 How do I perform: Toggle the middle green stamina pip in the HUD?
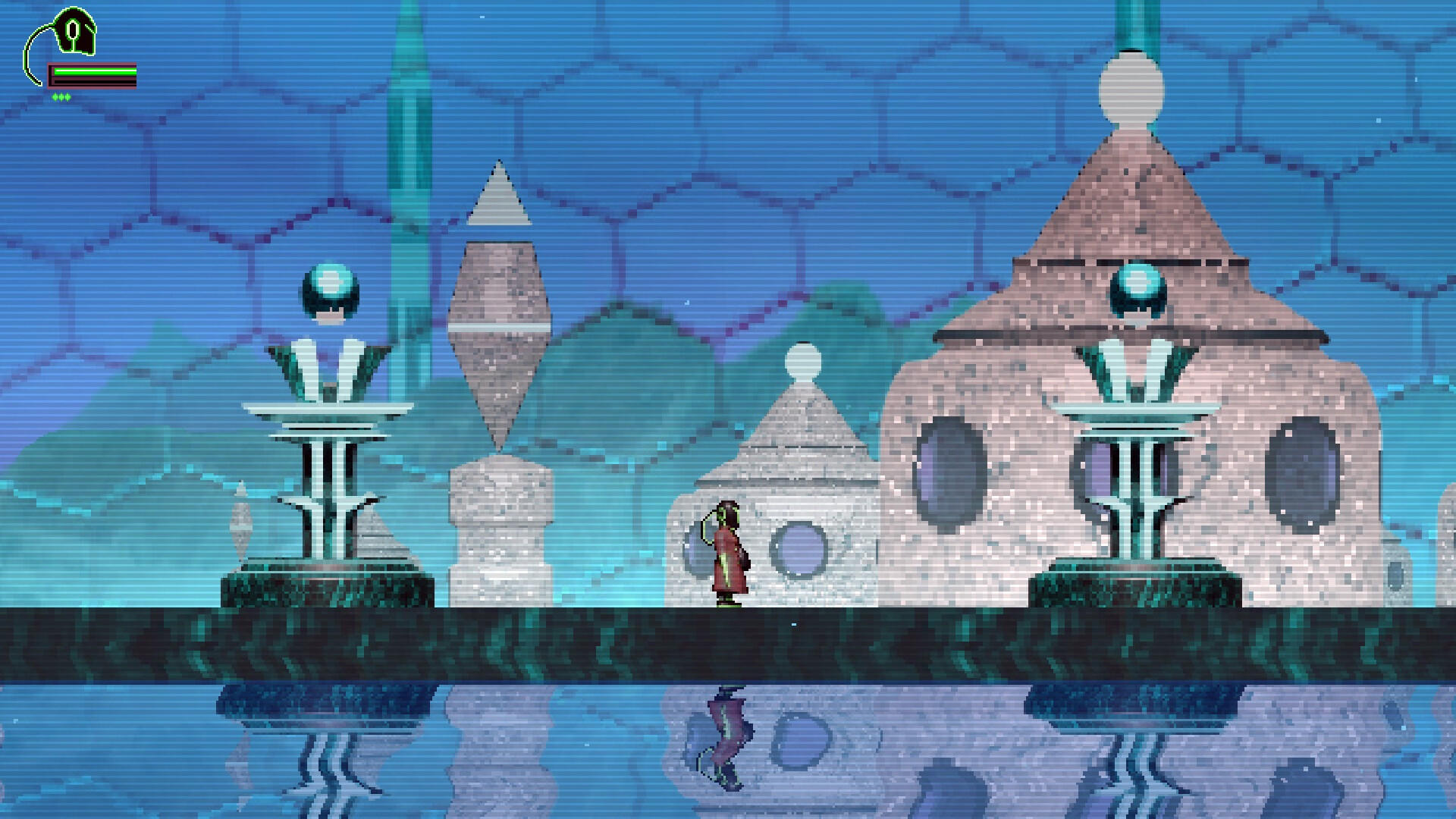[x=61, y=96]
